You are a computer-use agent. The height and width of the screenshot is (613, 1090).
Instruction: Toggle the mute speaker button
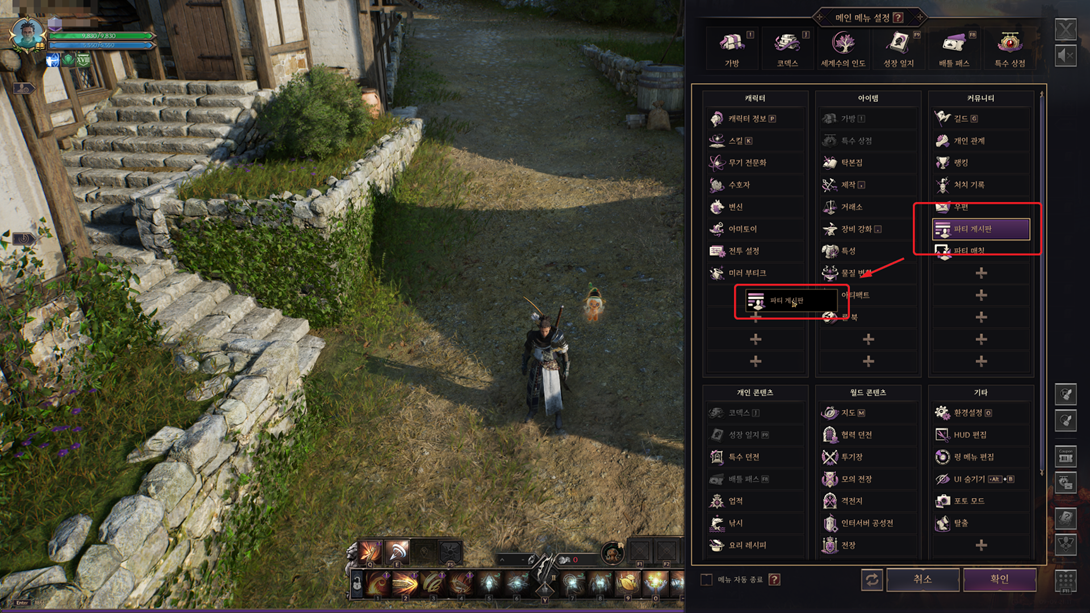pyautogui.click(x=1066, y=56)
